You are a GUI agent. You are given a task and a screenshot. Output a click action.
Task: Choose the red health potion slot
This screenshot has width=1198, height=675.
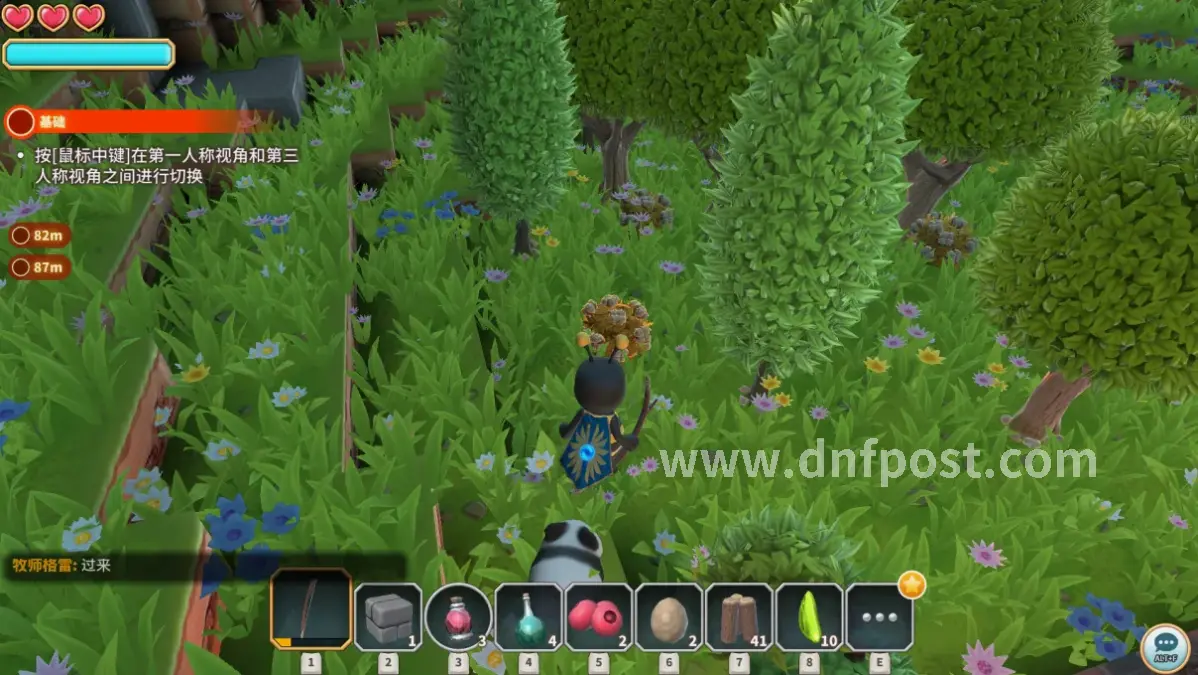click(458, 616)
